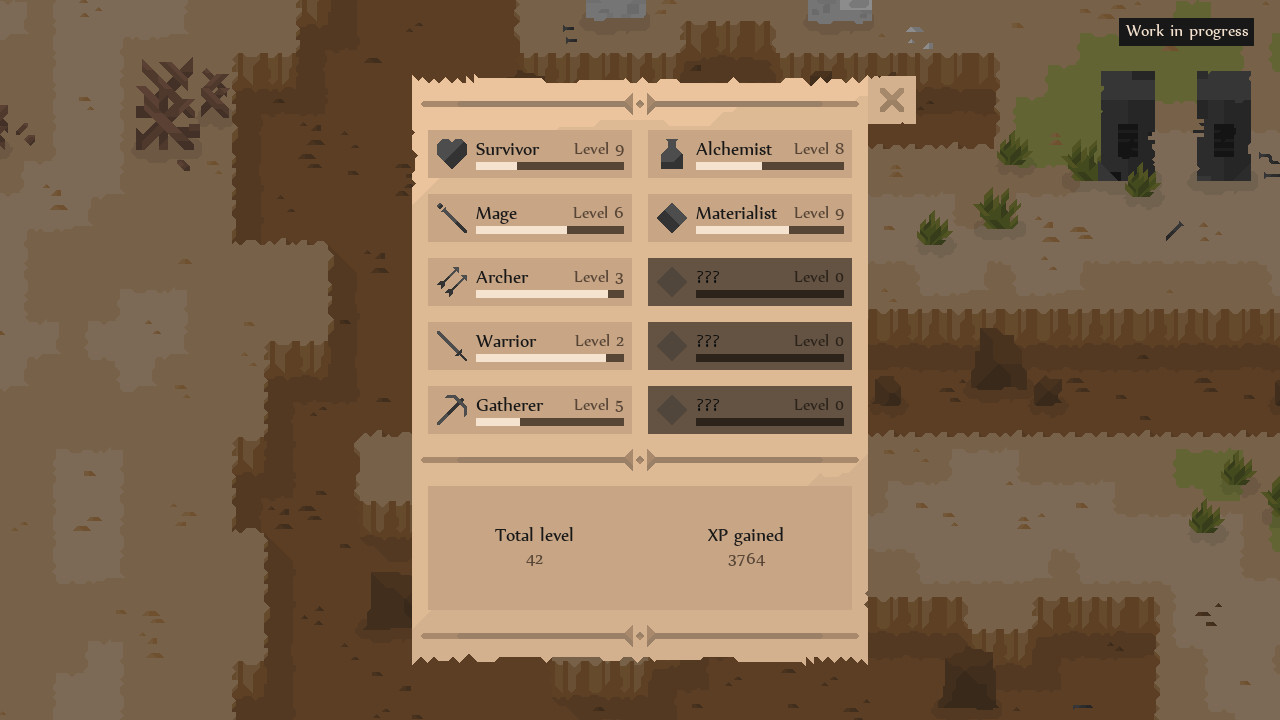Select the Materialist gem icon
The height and width of the screenshot is (720, 1280).
(x=671, y=218)
